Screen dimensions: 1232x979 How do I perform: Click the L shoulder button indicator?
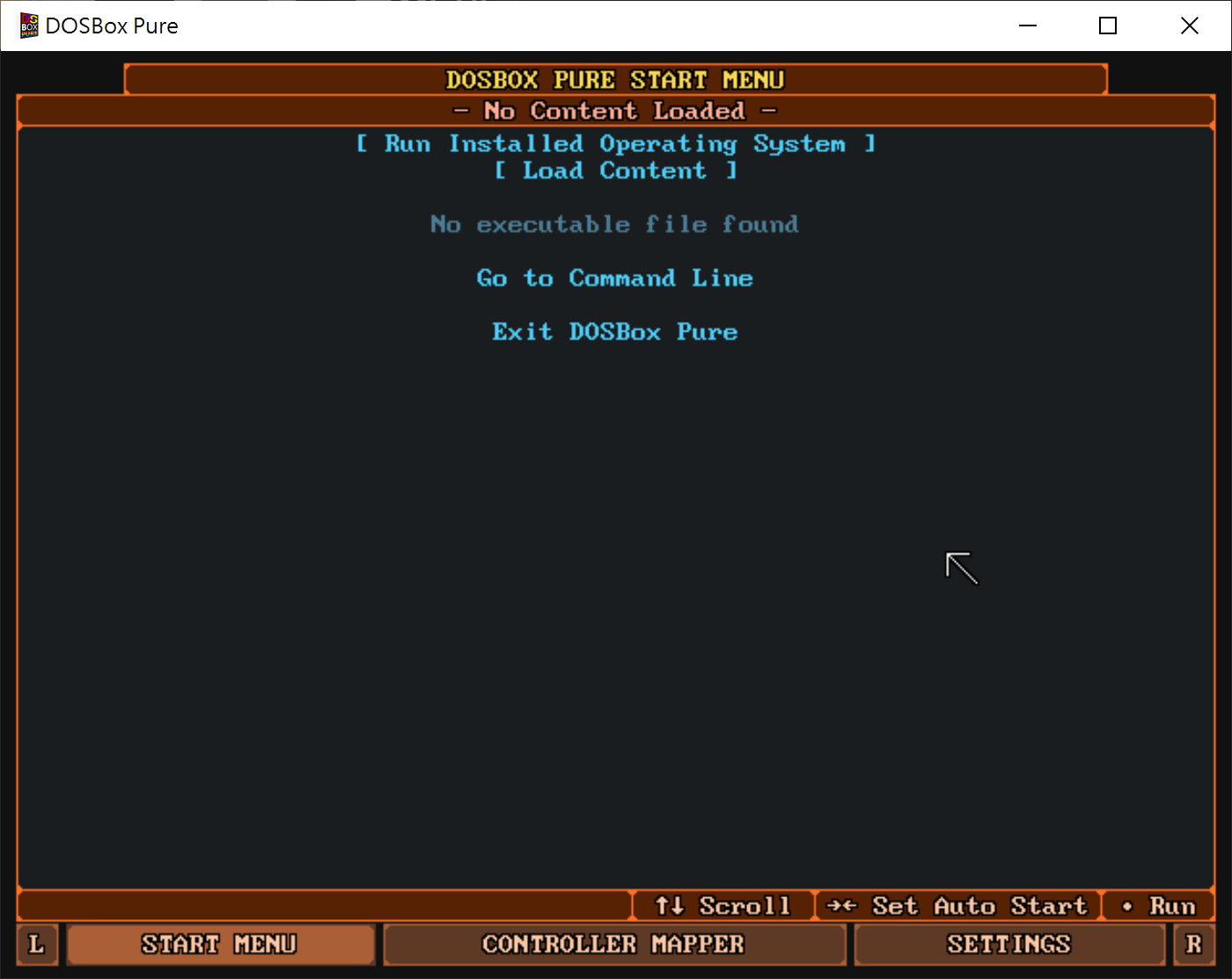[x=37, y=944]
